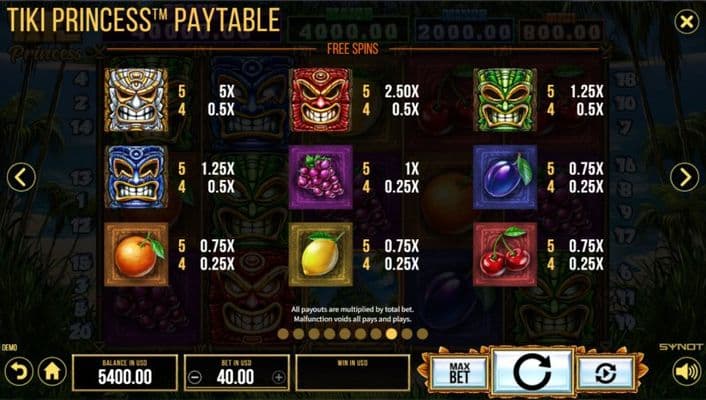Screen dimensions: 706x400
Task: Select the last paytable page dot
Action: pos(422,334)
